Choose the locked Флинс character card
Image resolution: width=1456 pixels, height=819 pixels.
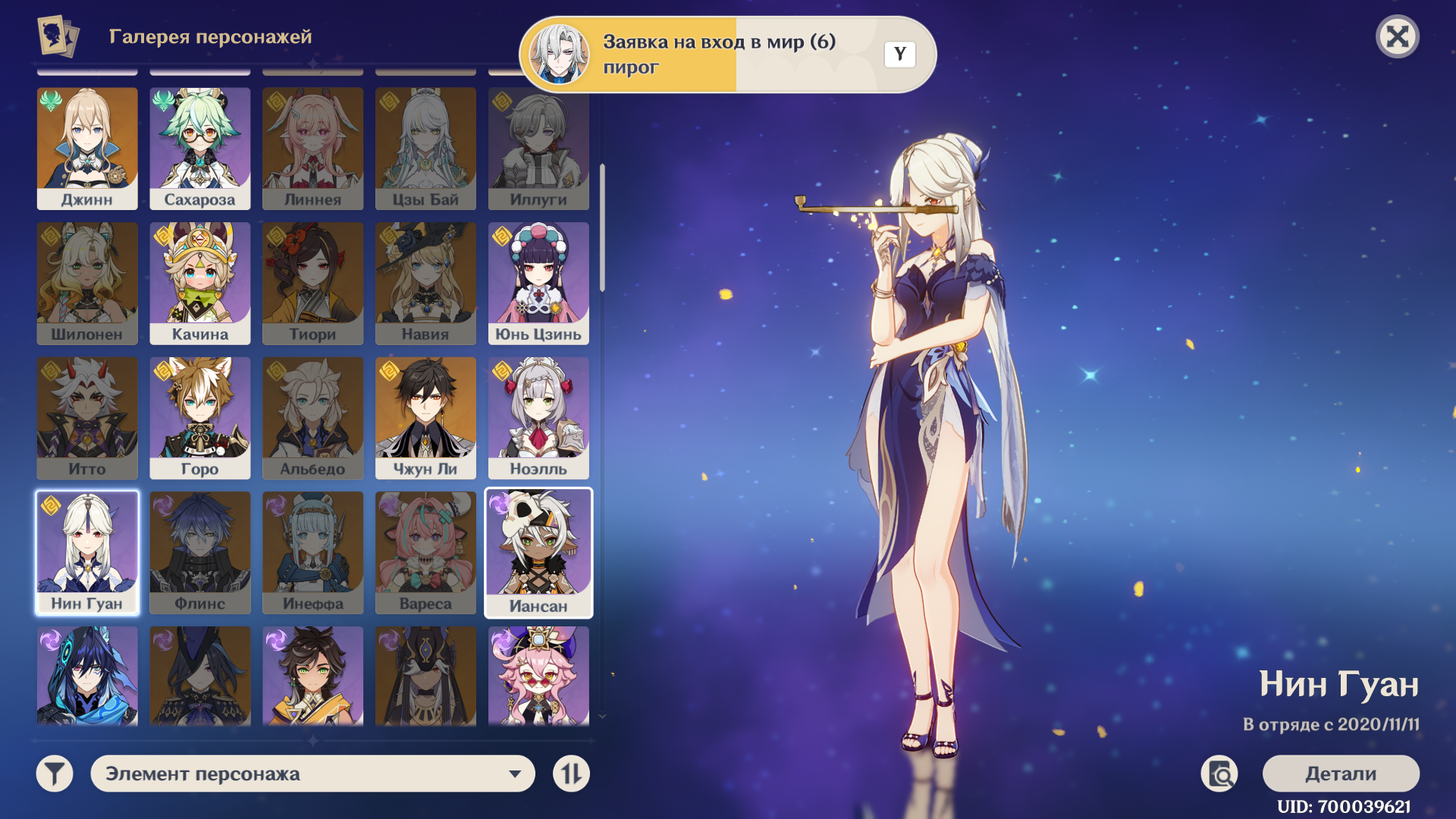200,552
